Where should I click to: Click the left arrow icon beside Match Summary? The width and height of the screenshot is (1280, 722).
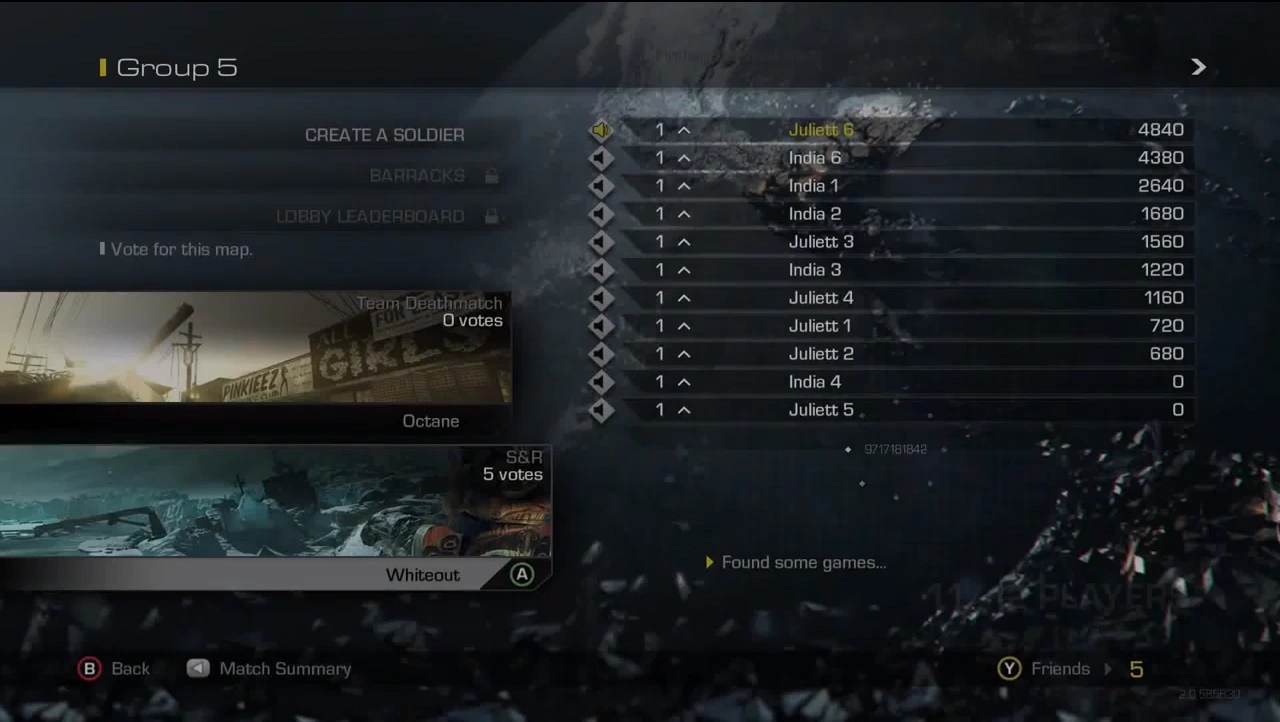(197, 668)
